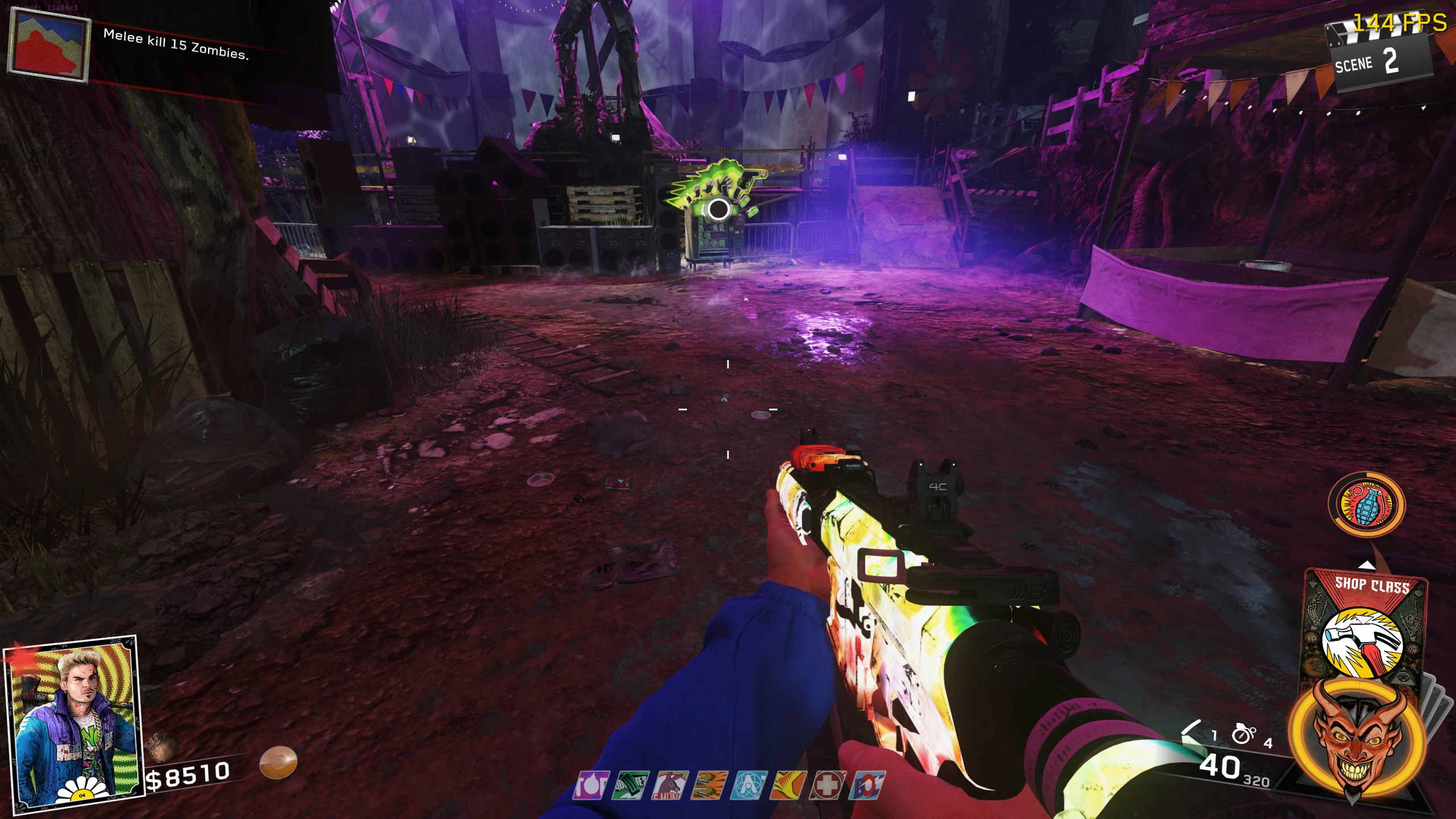Image resolution: width=1456 pixels, height=819 pixels.
Task: Click the red challenge emblem thumbnail
Action: [49, 48]
